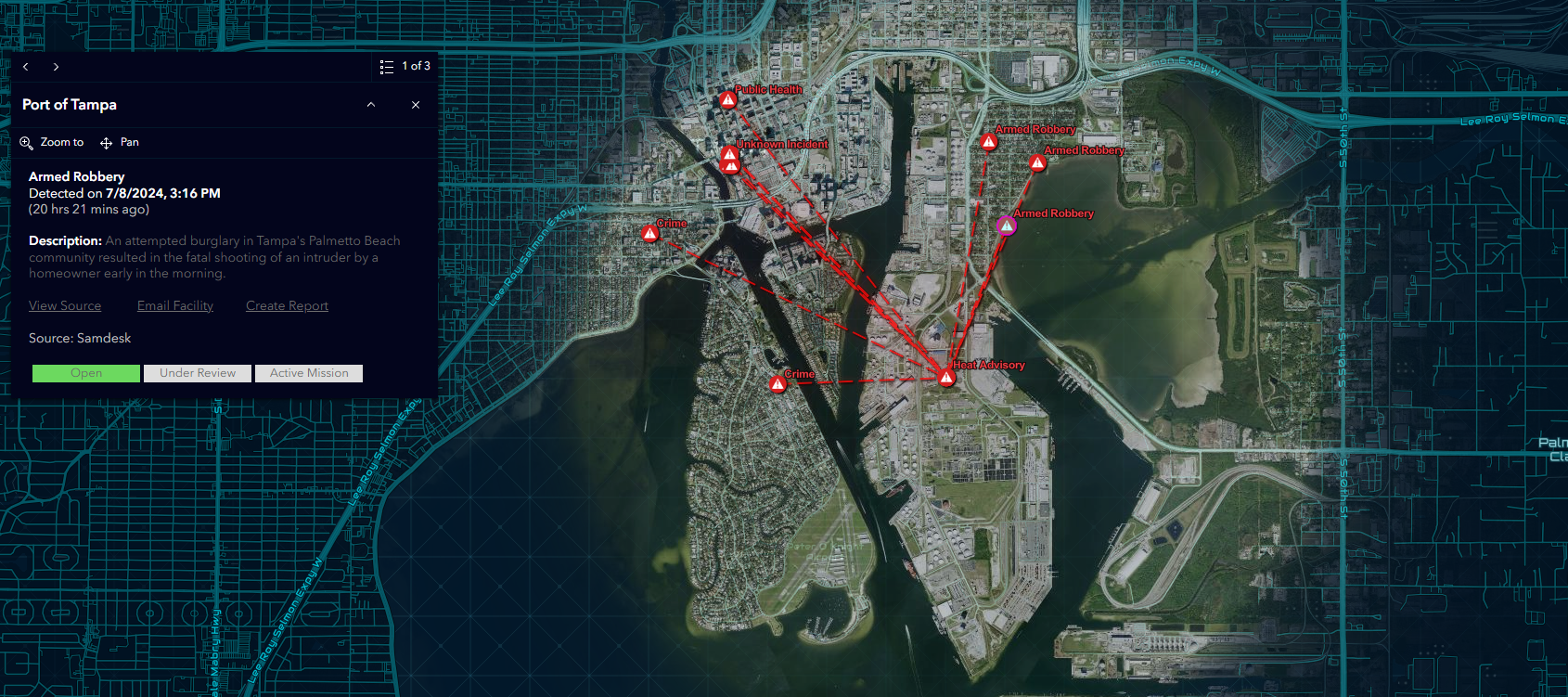Screen dimensions: 1568x697
Task: Mark the incident as Under Review
Action: point(197,373)
